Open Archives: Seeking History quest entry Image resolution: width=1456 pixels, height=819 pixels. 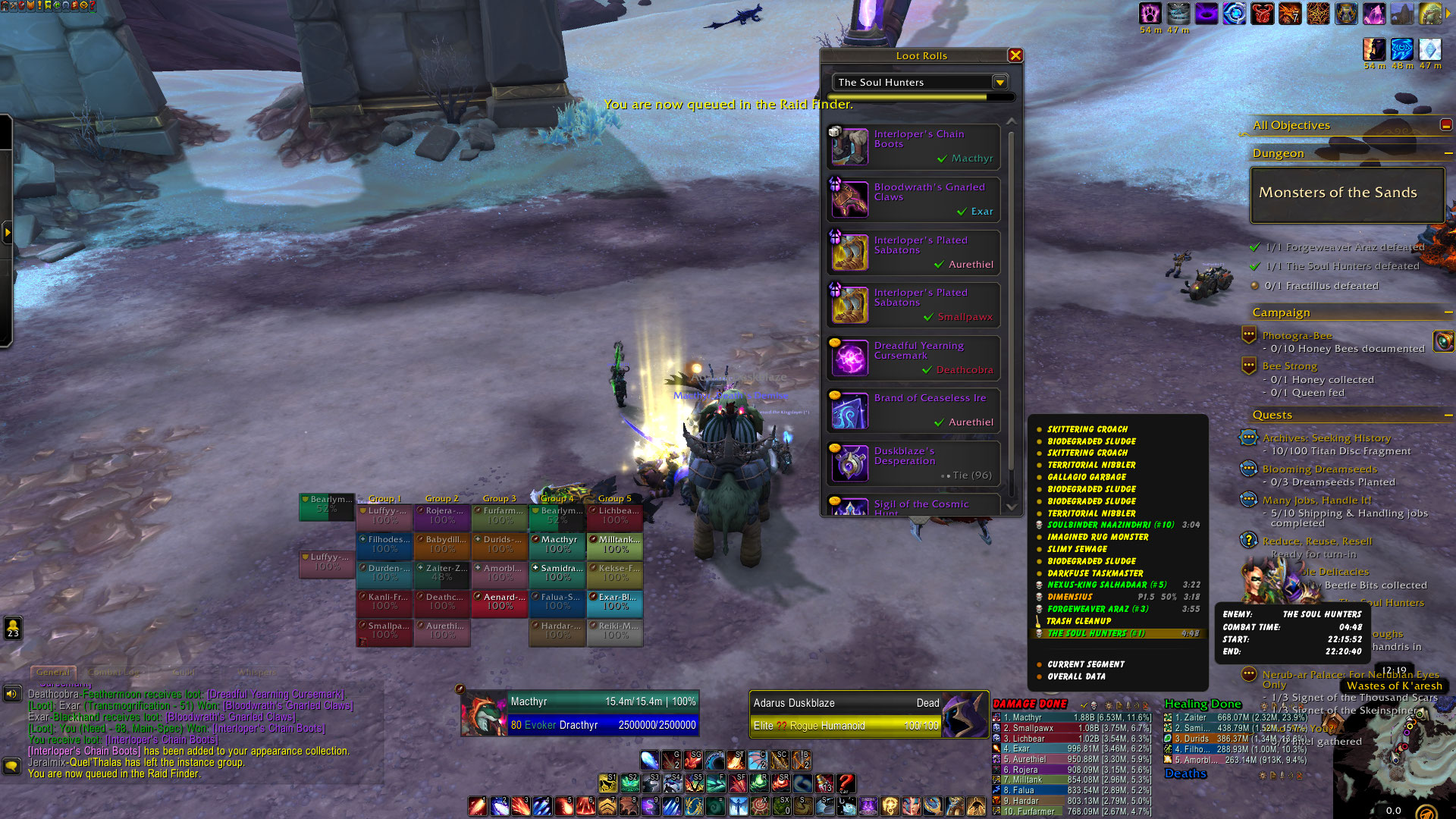tap(1326, 438)
